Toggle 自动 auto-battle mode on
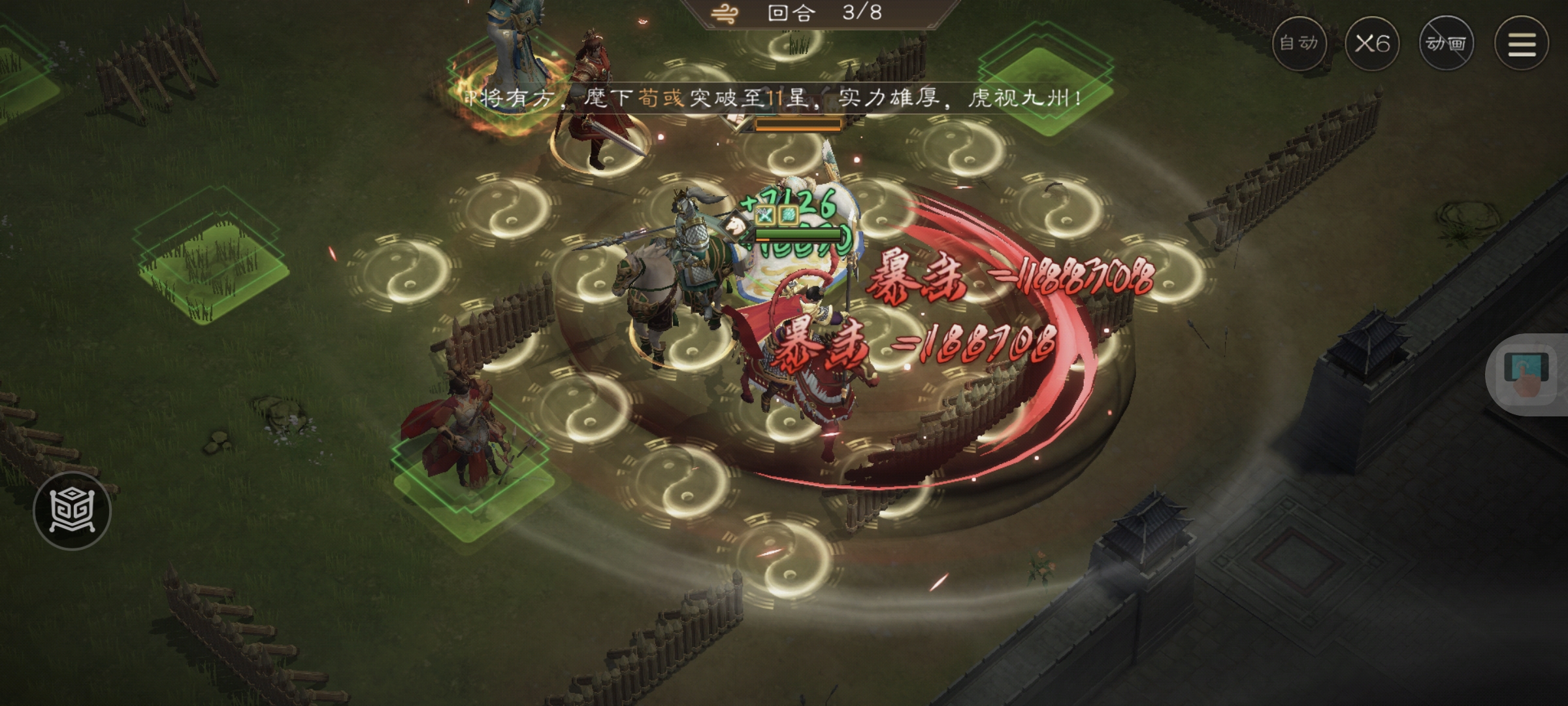The width and height of the screenshot is (1568, 706). [x=1299, y=43]
